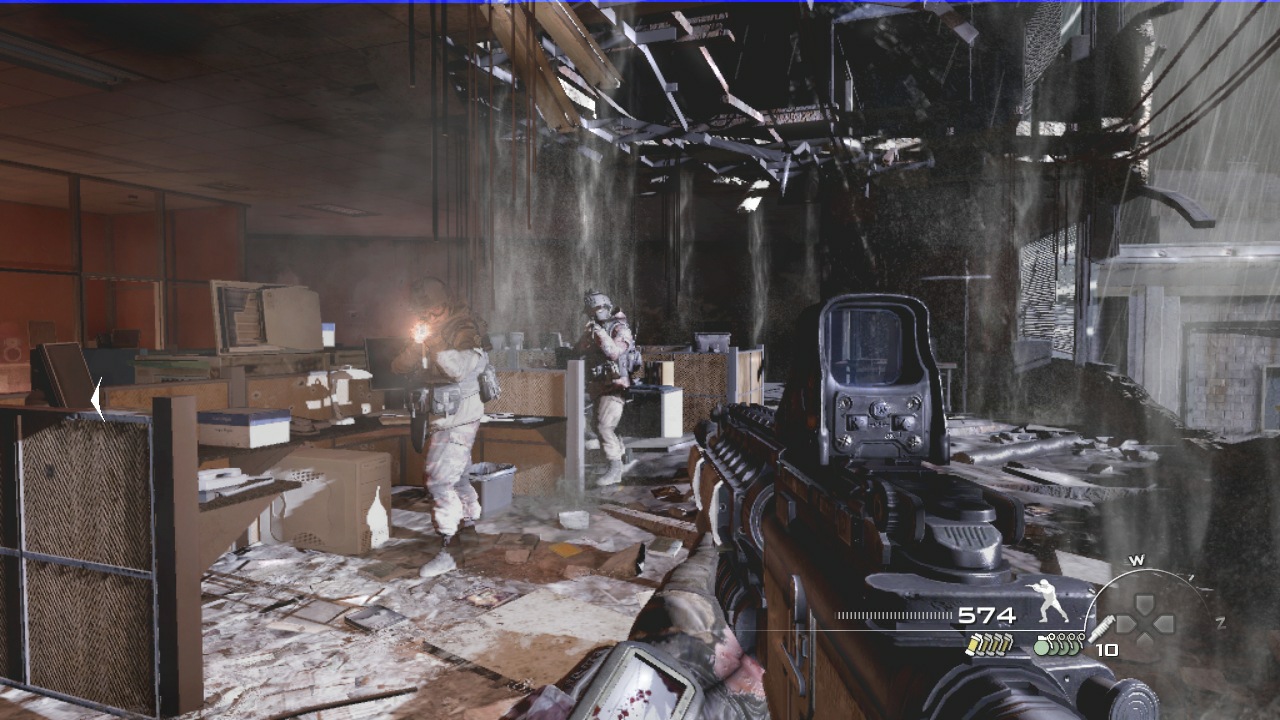Screen dimensions: 1280x720
Task: Click the 574 ammo counter
Action: pos(989,615)
